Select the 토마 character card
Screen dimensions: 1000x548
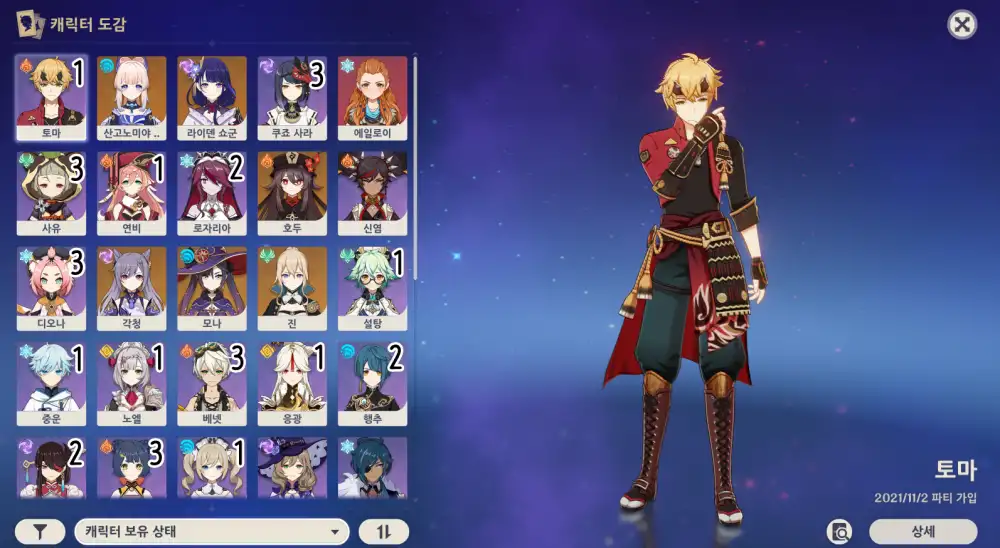pos(52,97)
